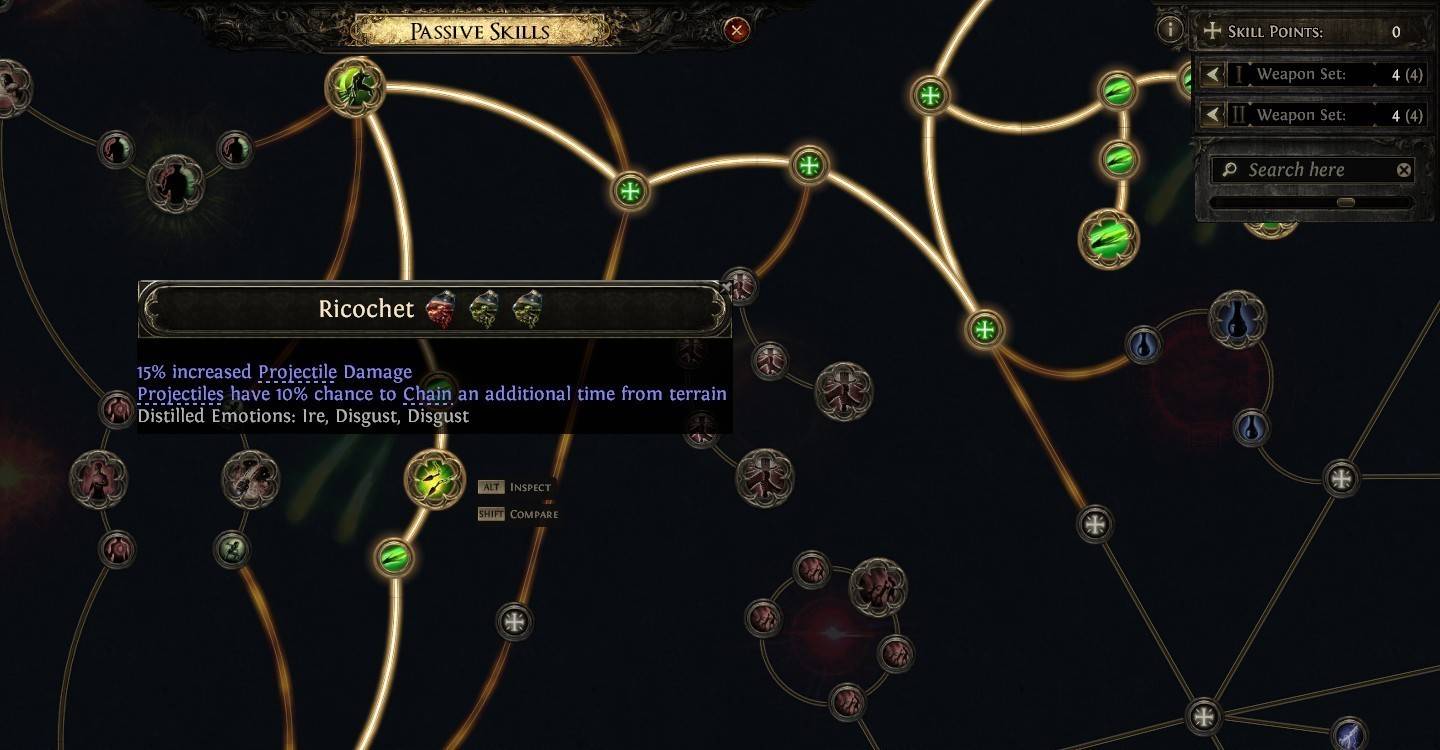
Task: Click the grey cross travel node at the bottom center
Action: [x=515, y=622]
